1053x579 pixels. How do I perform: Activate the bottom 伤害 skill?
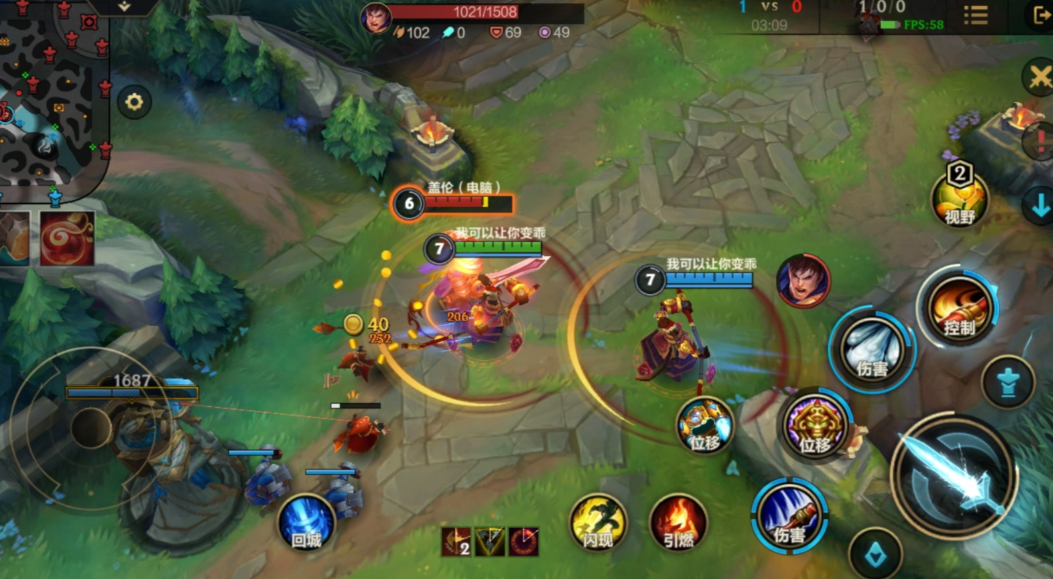tap(789, 514)
